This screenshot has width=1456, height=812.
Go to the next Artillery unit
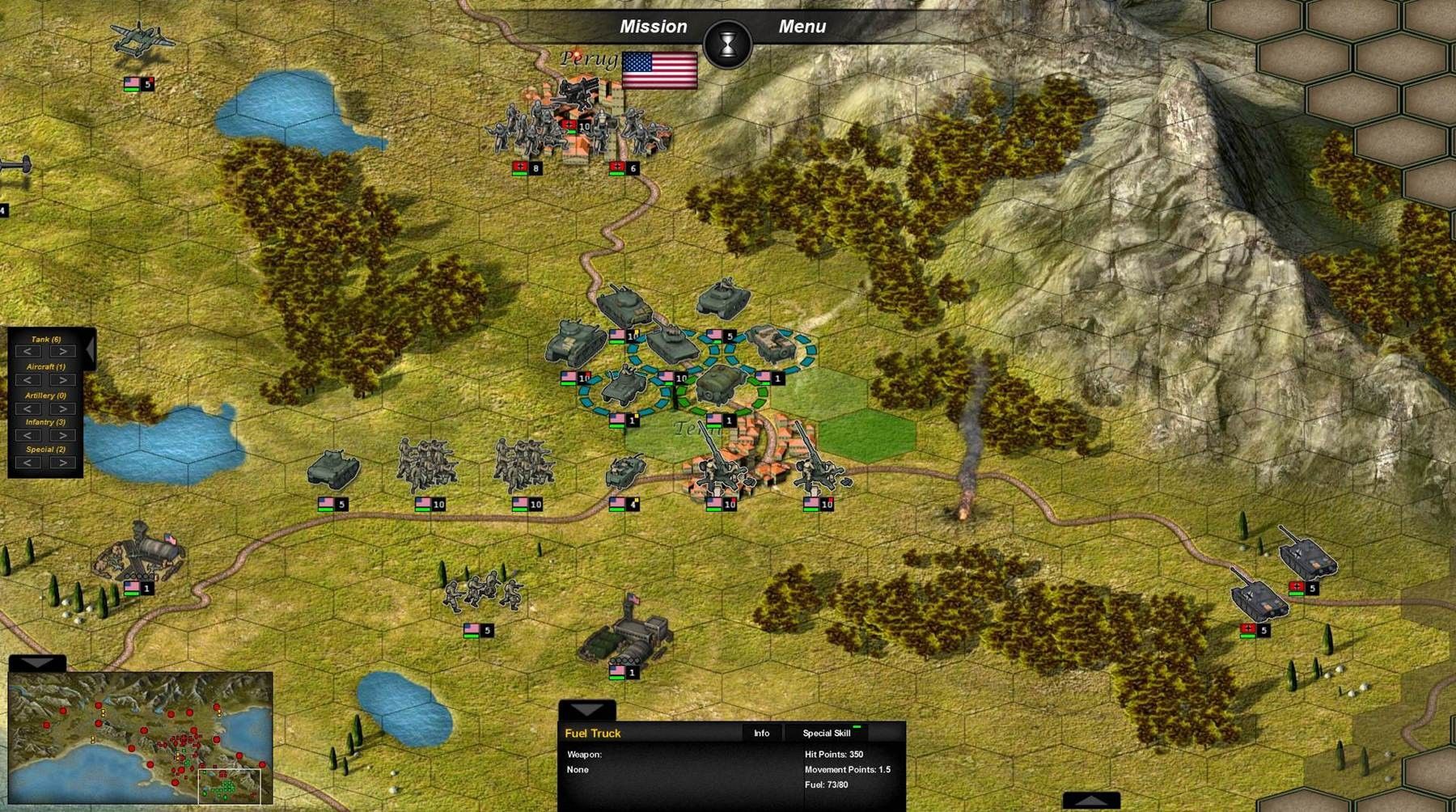(x=63, y=408)
